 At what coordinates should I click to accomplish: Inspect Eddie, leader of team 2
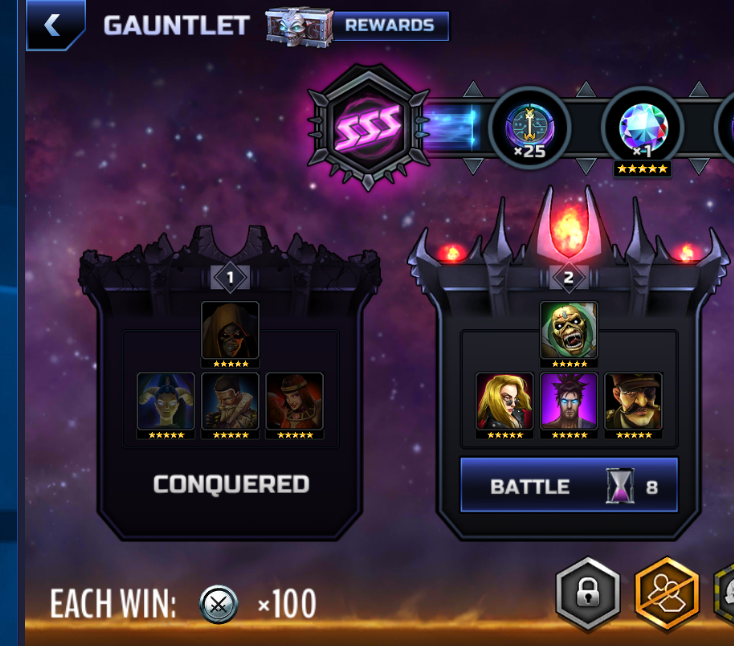(x=569, y=331)
